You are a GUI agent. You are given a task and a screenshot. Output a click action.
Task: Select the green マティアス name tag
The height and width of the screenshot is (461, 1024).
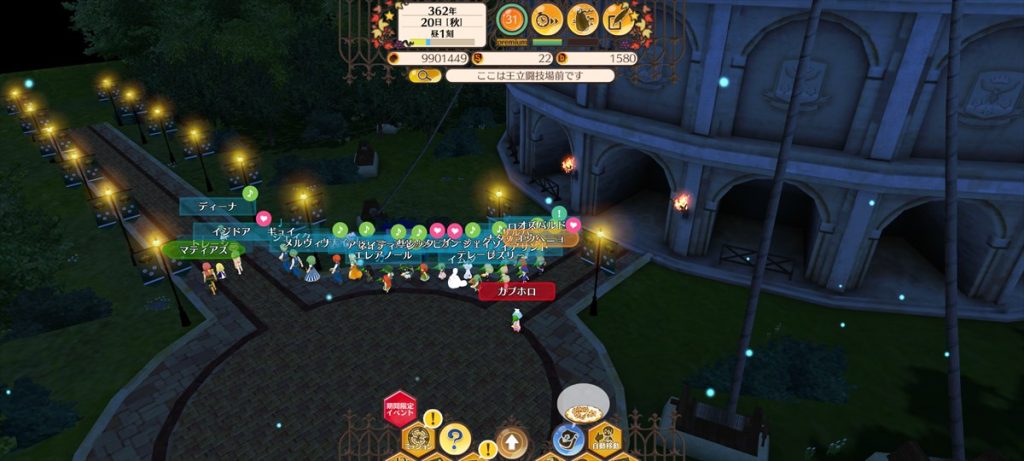click(x=204, y=249)
